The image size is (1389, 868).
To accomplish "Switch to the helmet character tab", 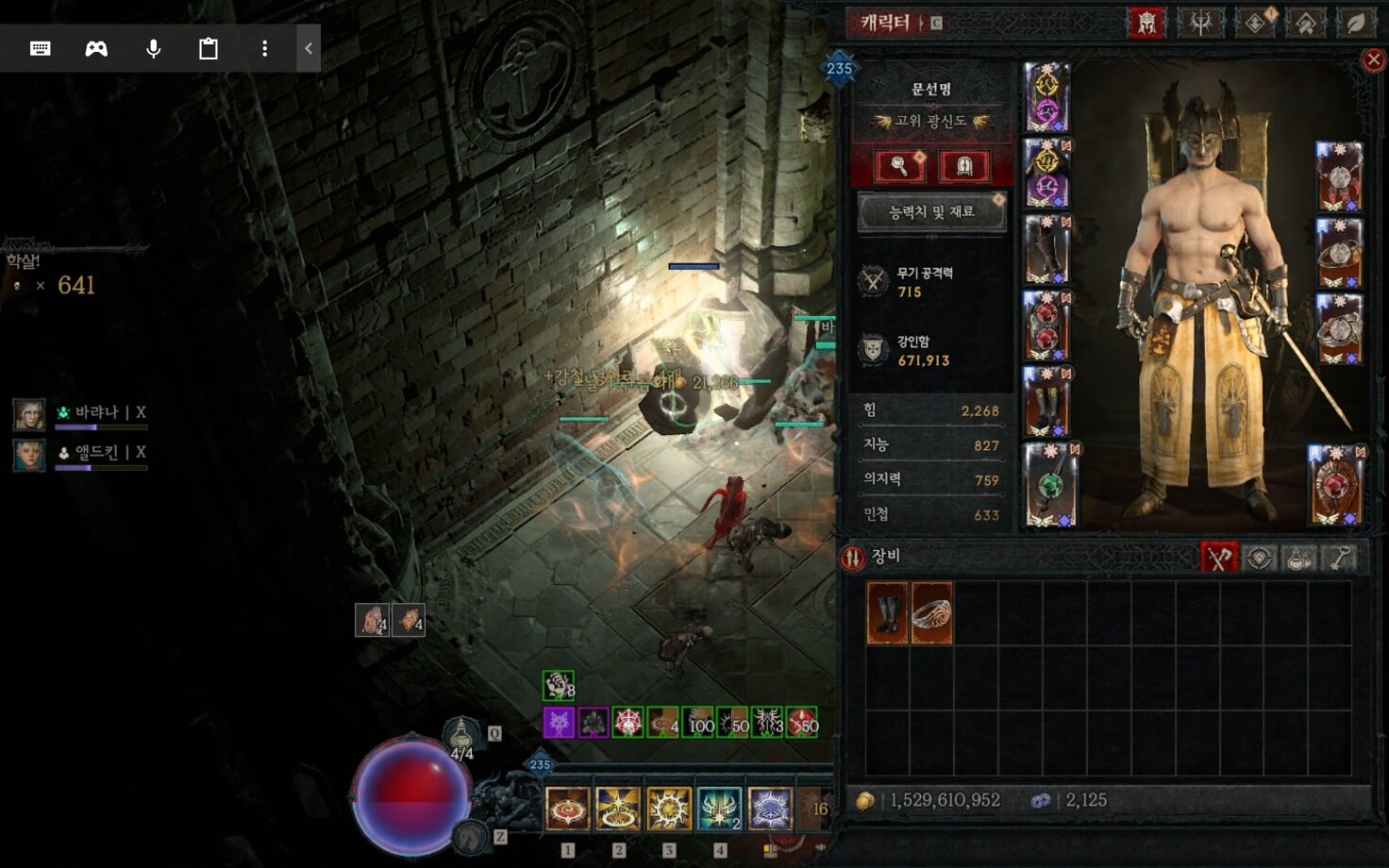I will tap(1146, 23).
